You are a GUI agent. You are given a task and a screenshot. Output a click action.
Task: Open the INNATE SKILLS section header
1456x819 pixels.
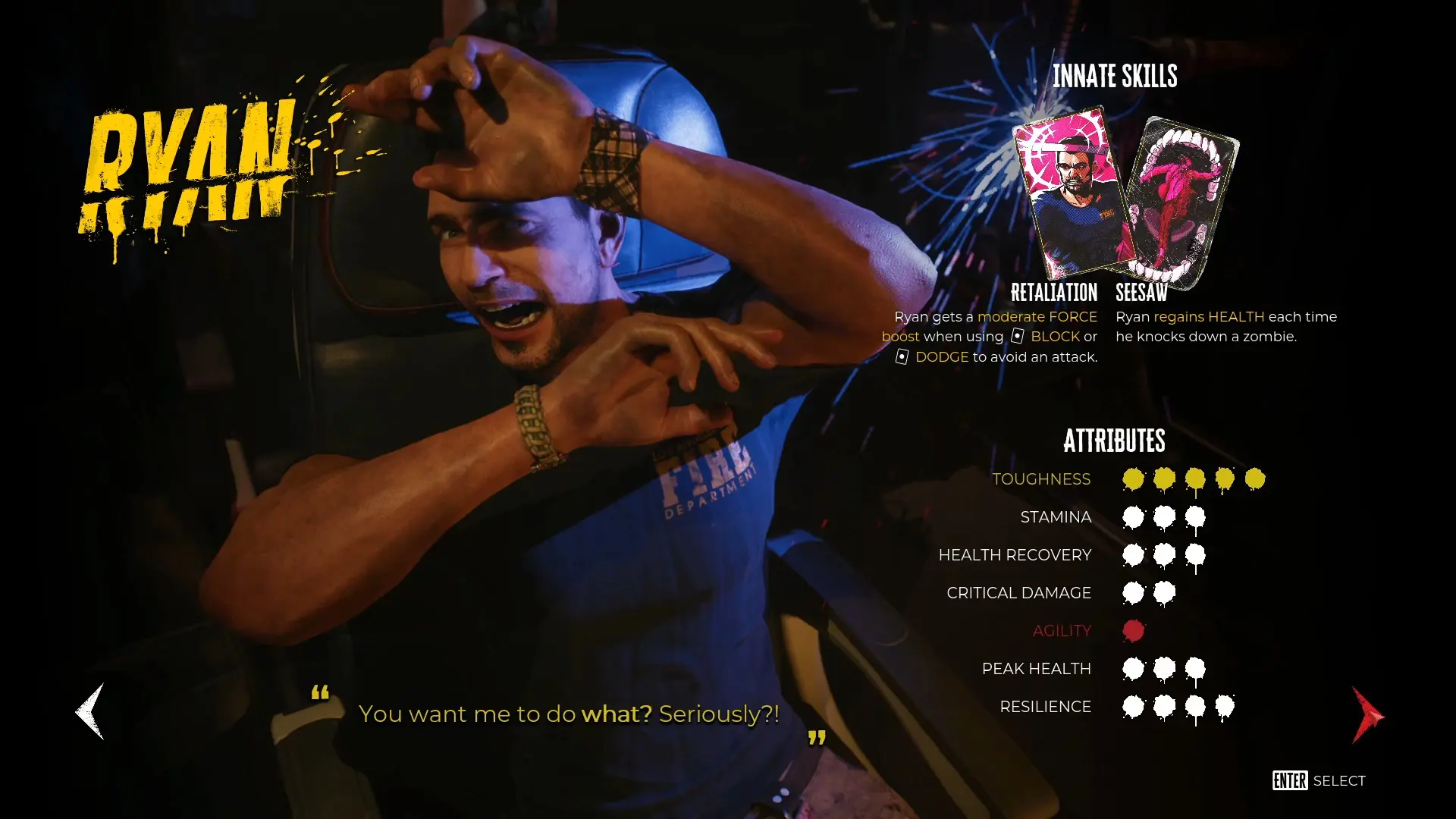(1115, 76)
